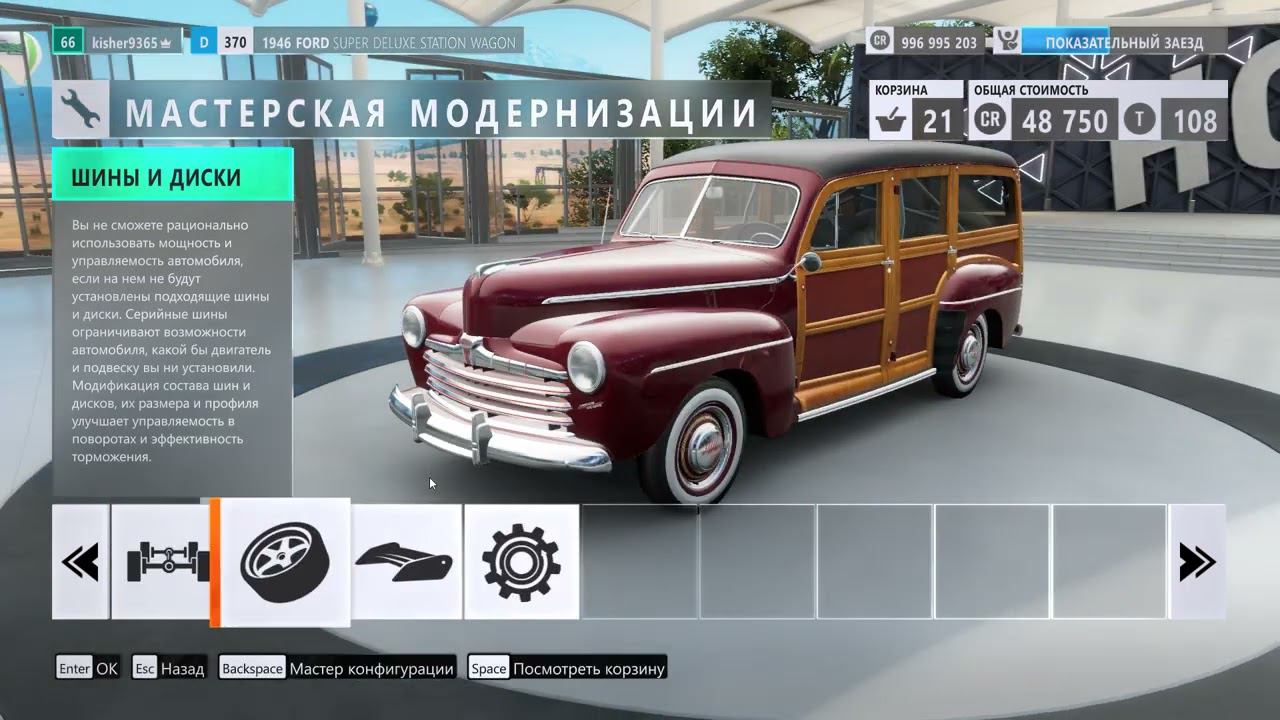The width and height of the screenshot is (1280, 720).
Task: Go to previous categories with left double arrow
Action: [81, 561]
